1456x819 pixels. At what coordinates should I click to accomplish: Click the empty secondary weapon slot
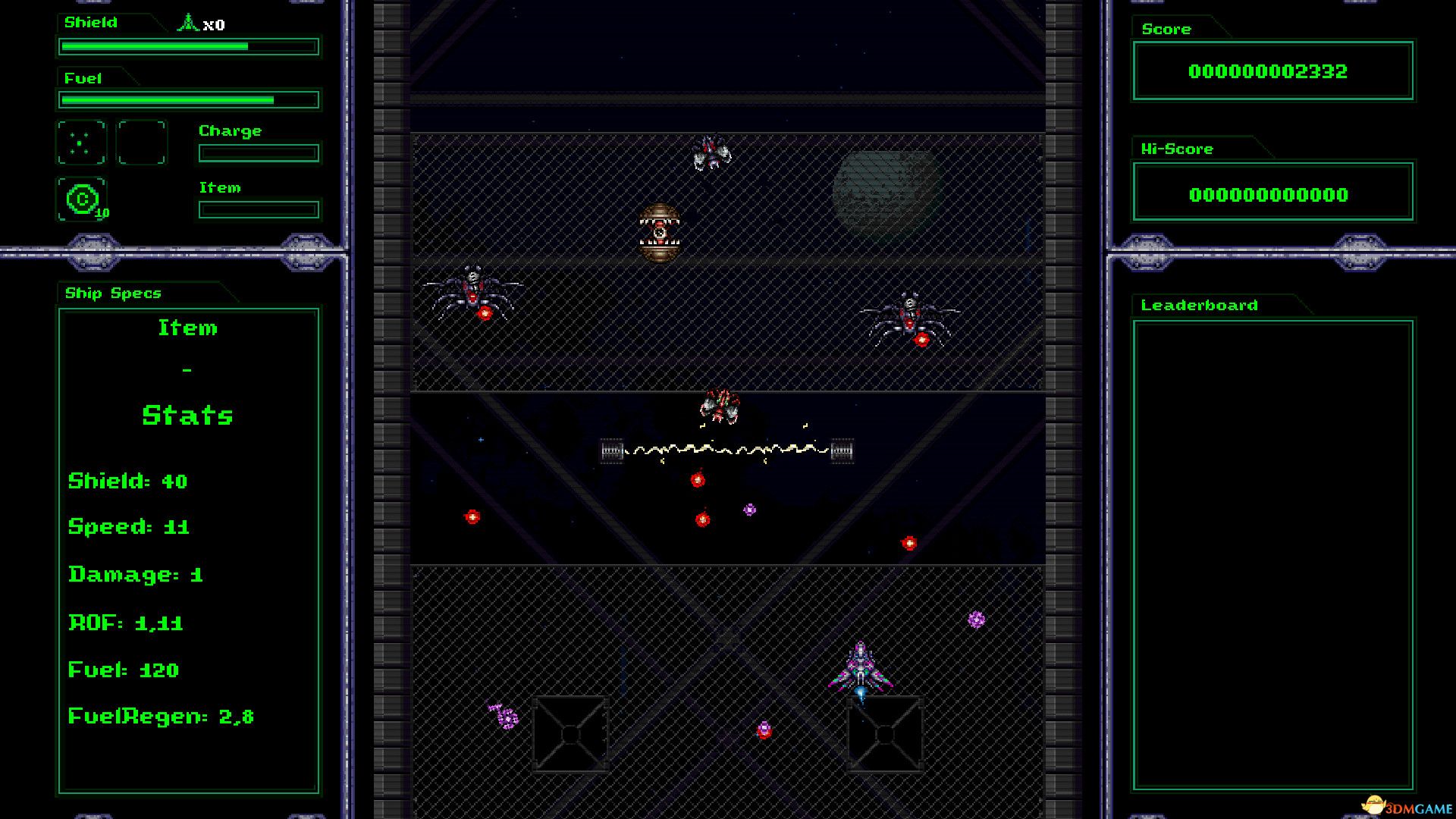tap(141, 143)
